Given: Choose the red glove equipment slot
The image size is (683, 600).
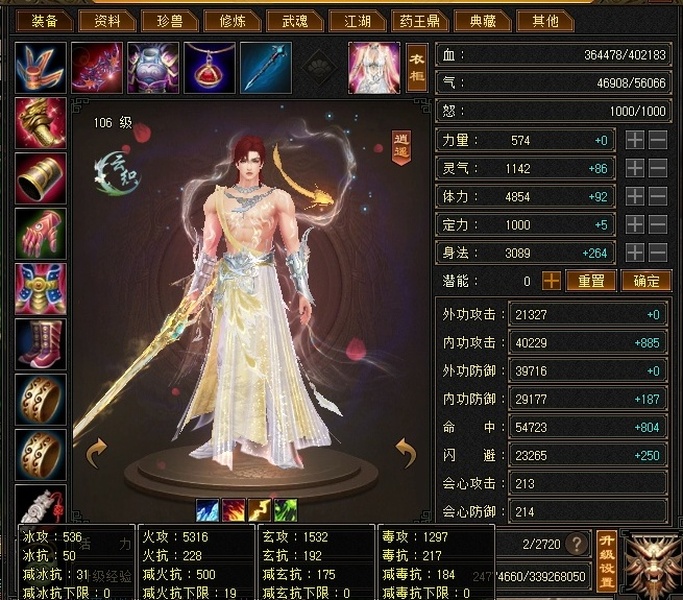Looking at the screenshot, I should tap(41, 233).
